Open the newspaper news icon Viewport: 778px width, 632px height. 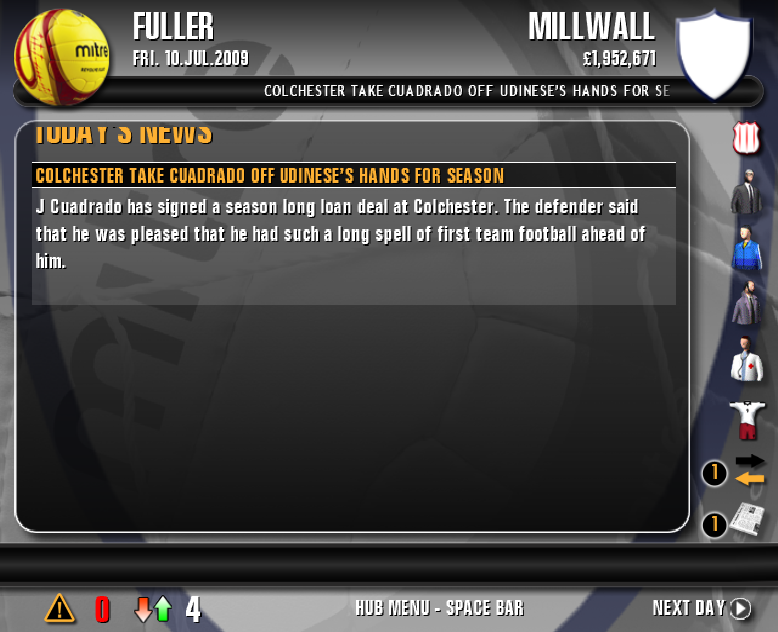pyautogui.click(x=747, y=521)
